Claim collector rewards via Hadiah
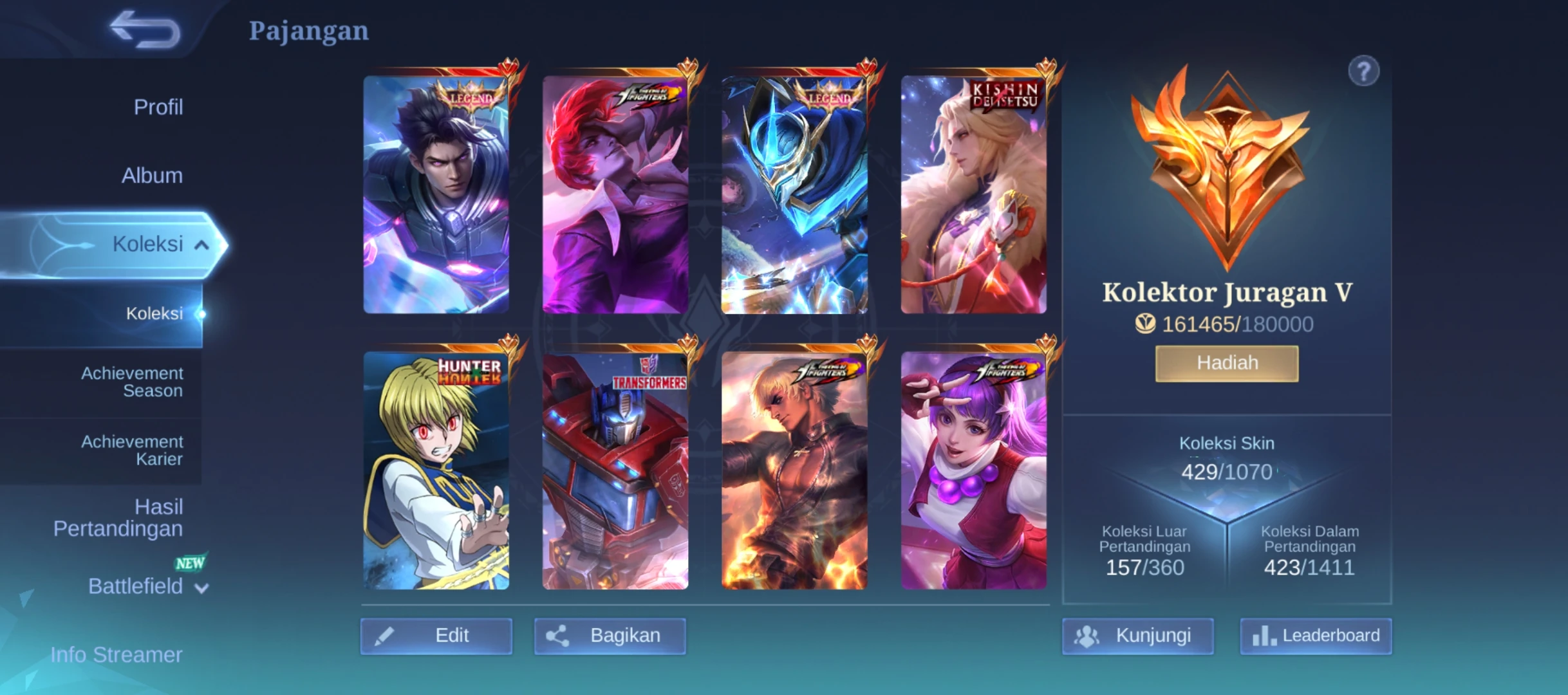 1226,363
